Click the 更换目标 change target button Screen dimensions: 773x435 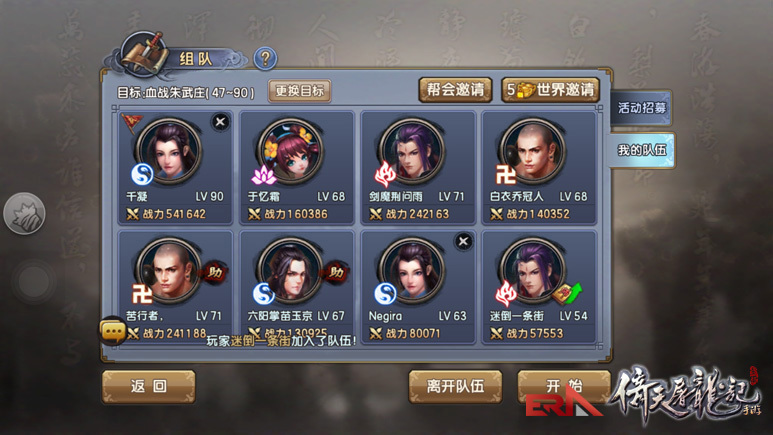[x=300, y=91]
